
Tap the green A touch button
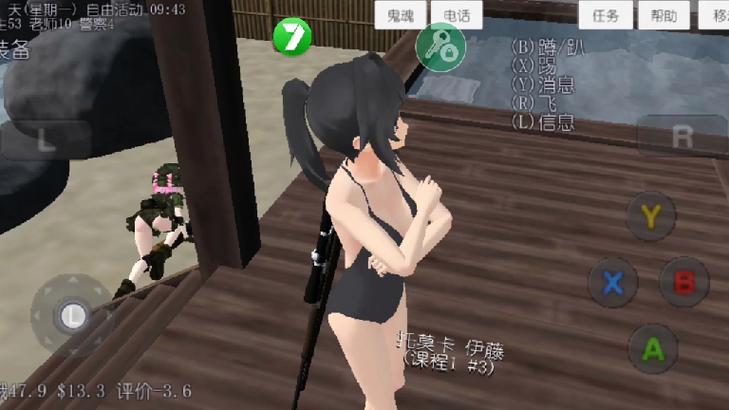coord(652,348)
